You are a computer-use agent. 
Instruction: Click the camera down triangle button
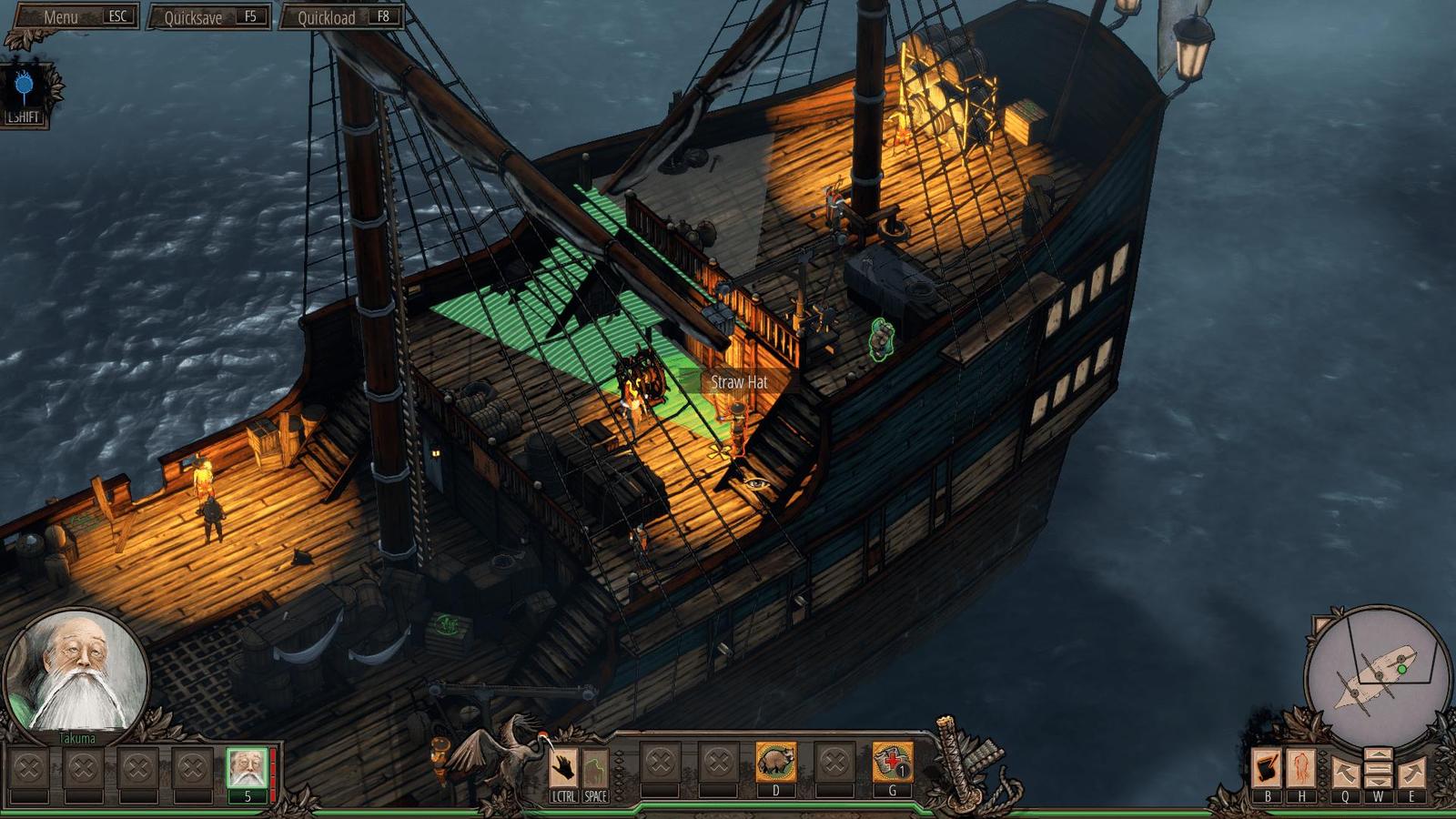1378,781
